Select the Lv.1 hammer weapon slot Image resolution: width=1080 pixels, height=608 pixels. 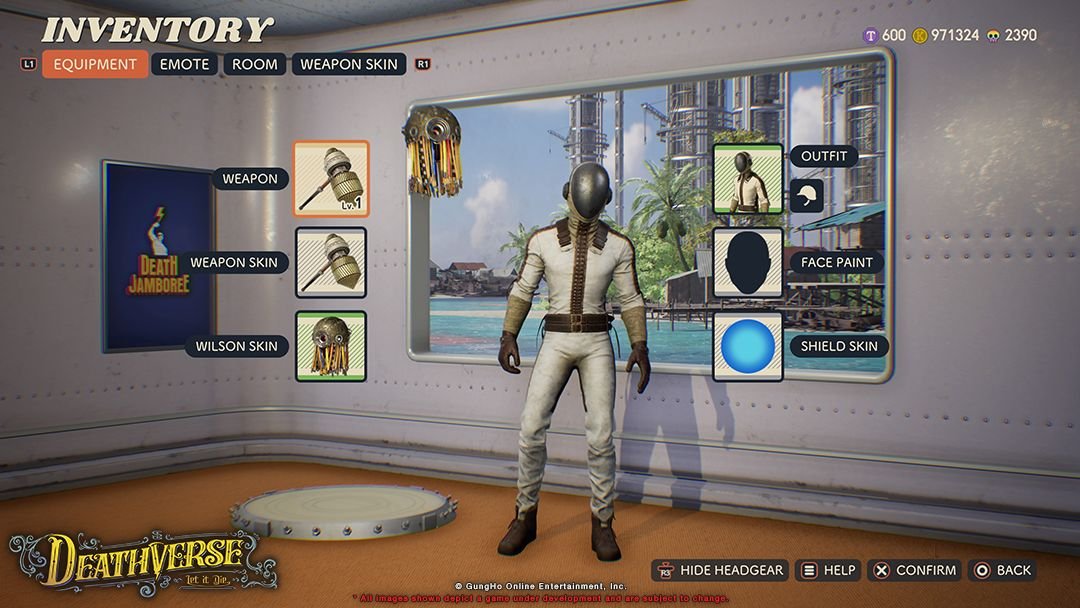pos(331,179)
